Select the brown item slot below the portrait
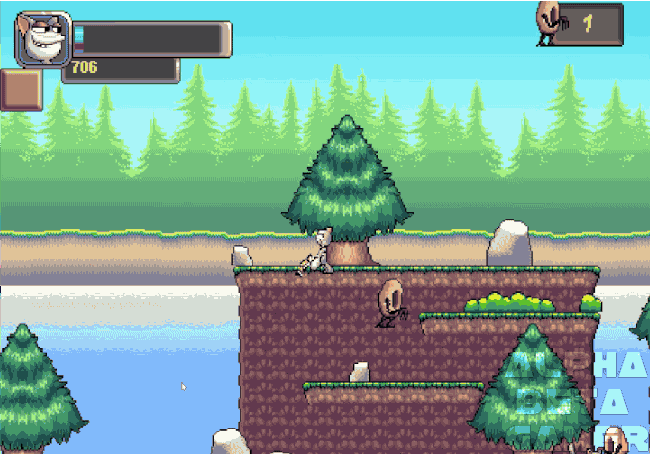 (20, 90)
